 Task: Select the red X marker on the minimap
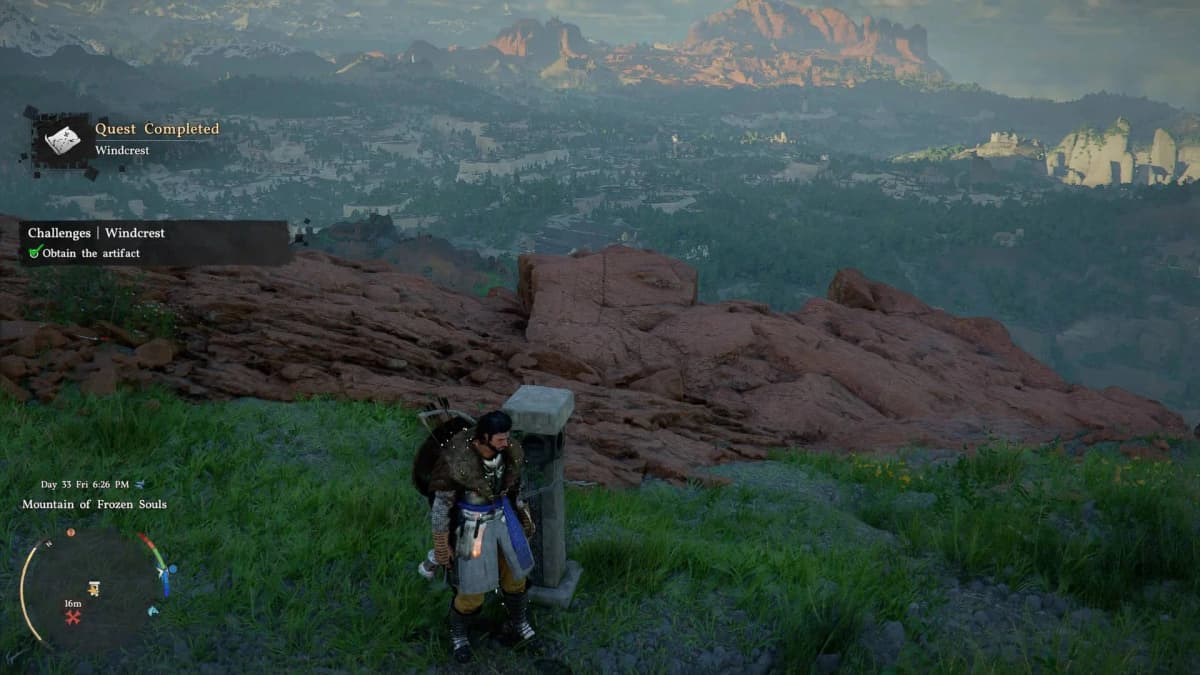[72, 617]
